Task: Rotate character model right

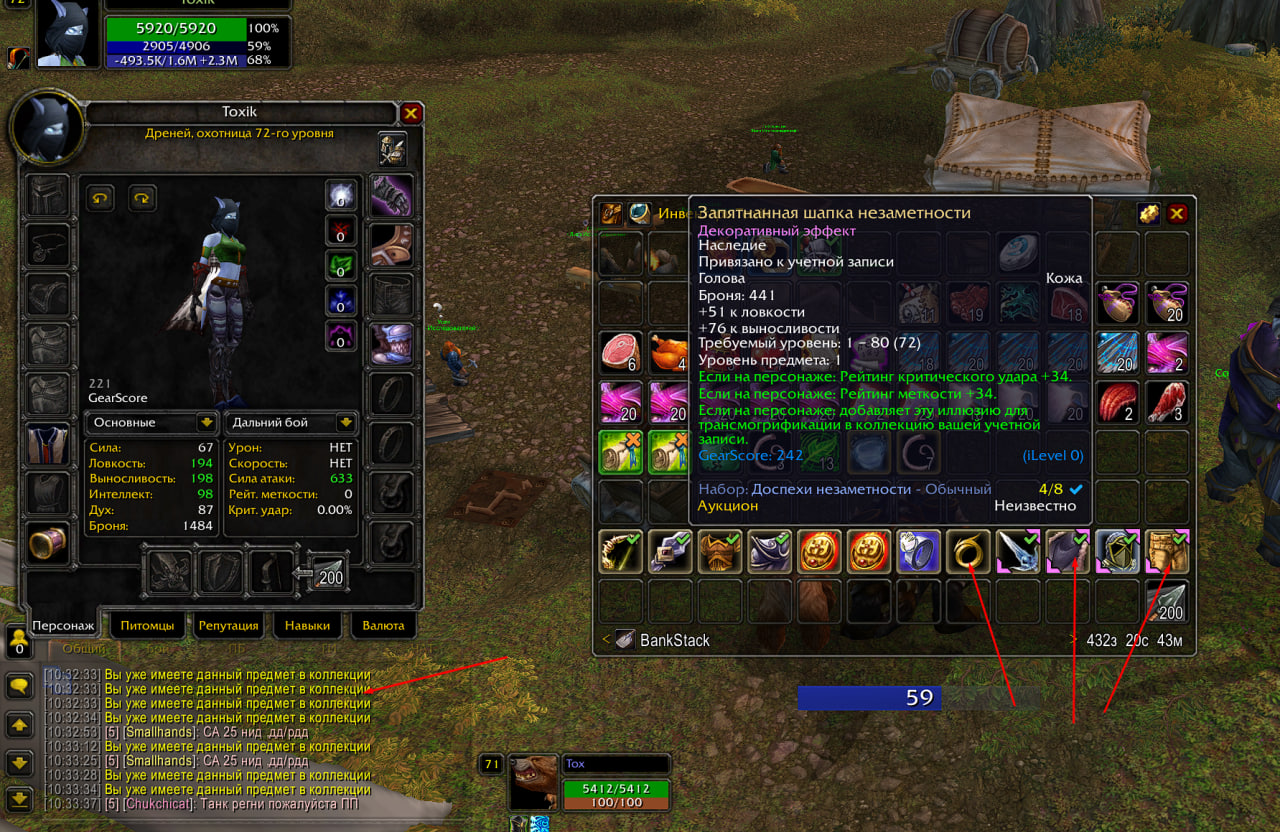Action: 143,197
